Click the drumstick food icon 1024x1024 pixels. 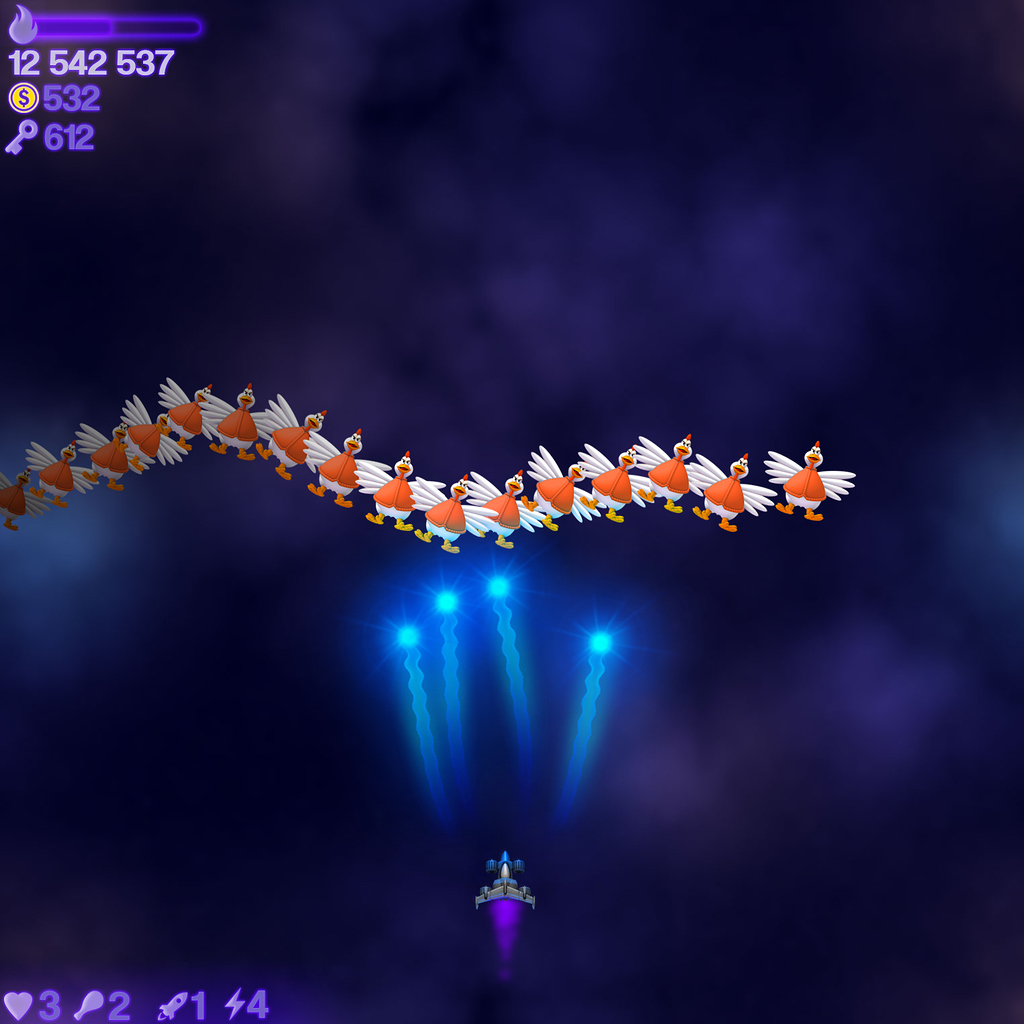(x=89, y=1006)
